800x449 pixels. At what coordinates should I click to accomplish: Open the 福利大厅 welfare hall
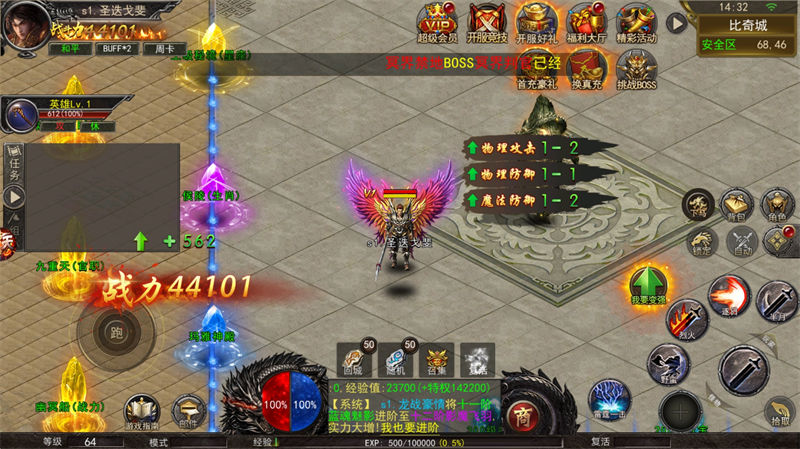[x=587, y=20]
